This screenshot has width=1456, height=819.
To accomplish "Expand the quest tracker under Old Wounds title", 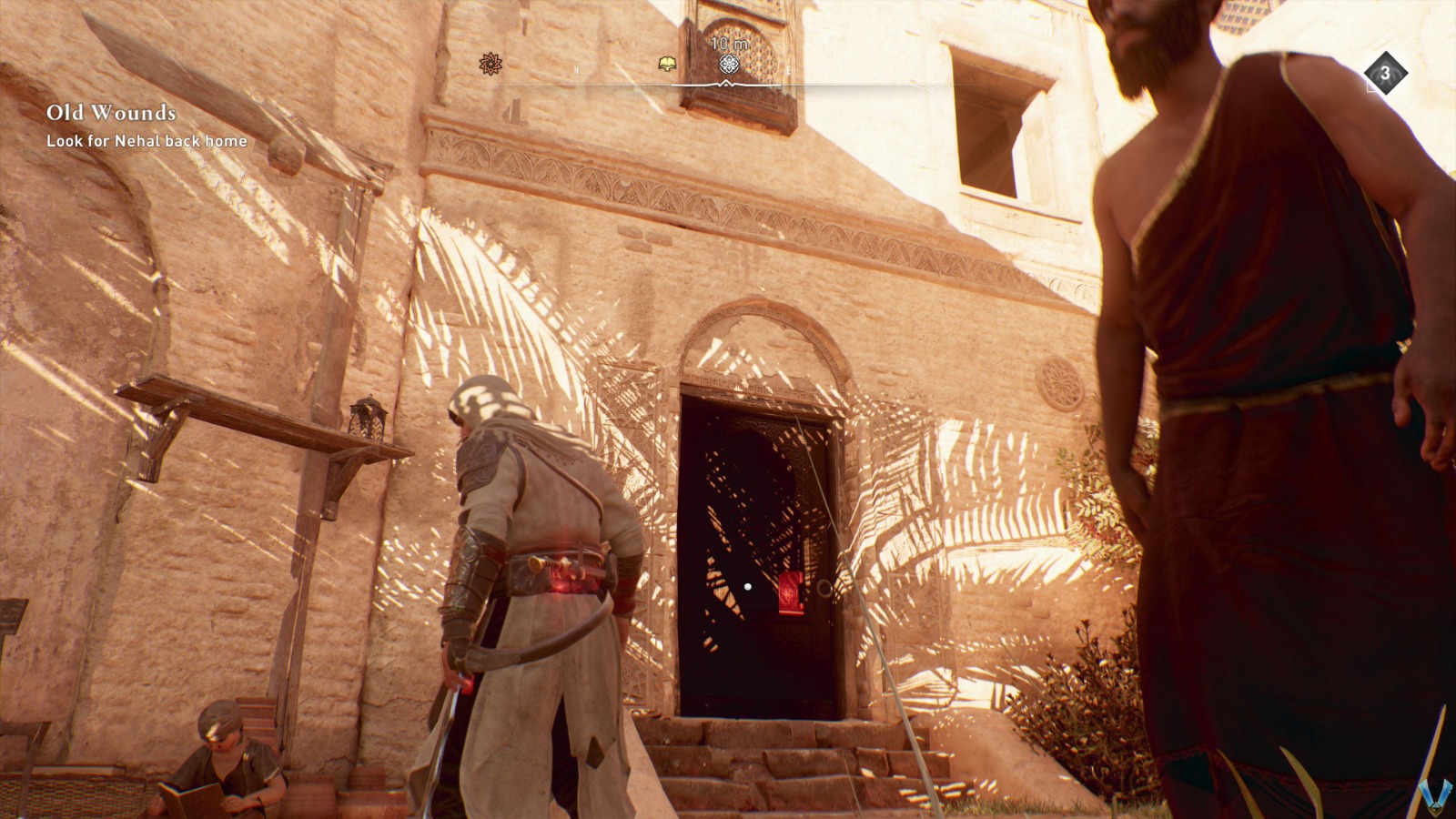I will coord(146,142).
